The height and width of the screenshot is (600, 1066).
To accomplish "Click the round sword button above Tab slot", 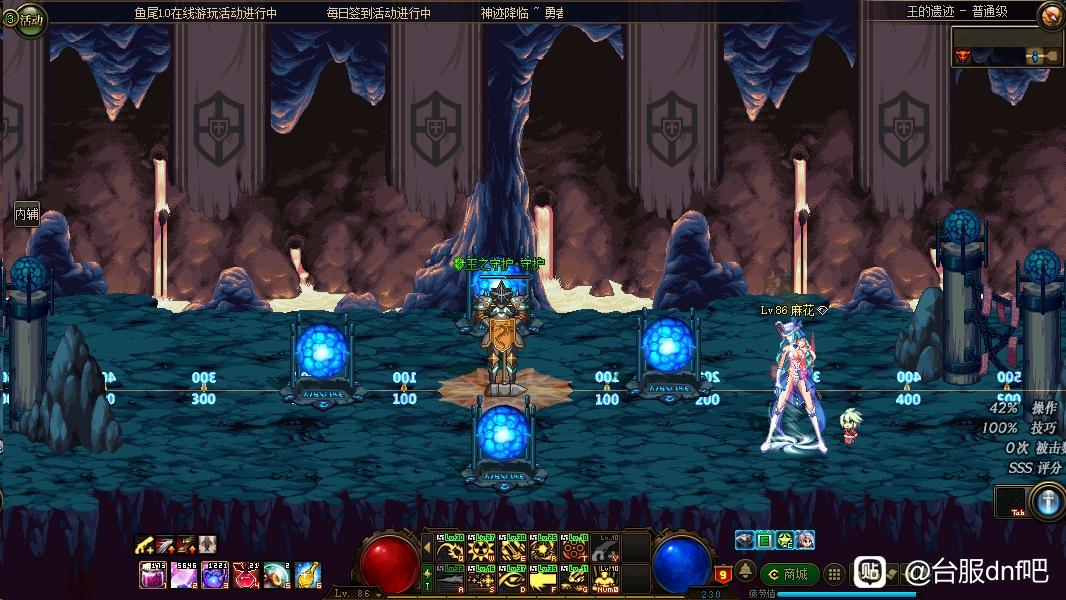I will point(1048,501).
